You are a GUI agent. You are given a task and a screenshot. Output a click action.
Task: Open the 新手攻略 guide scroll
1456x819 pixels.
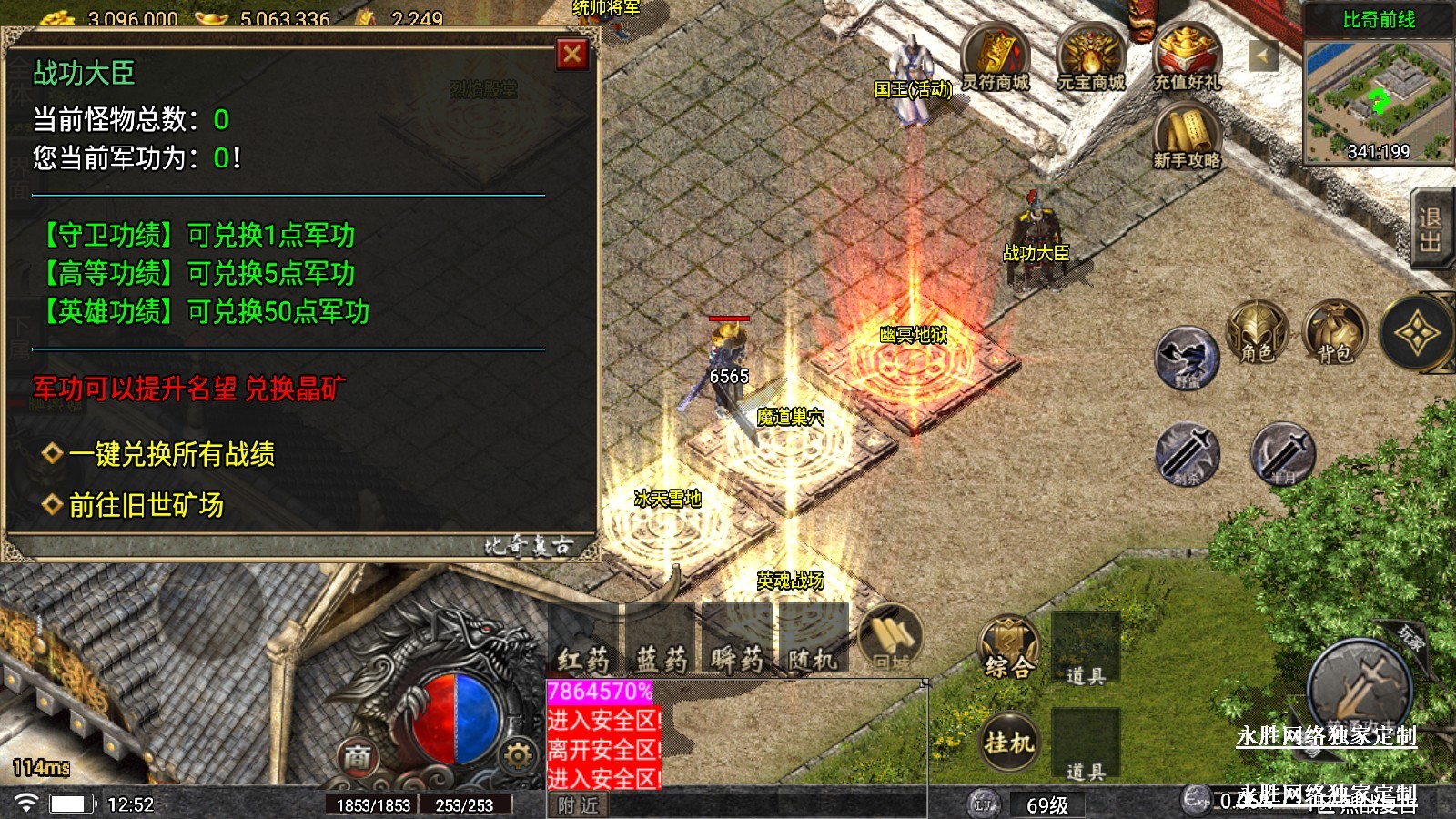coord(1186,135)
